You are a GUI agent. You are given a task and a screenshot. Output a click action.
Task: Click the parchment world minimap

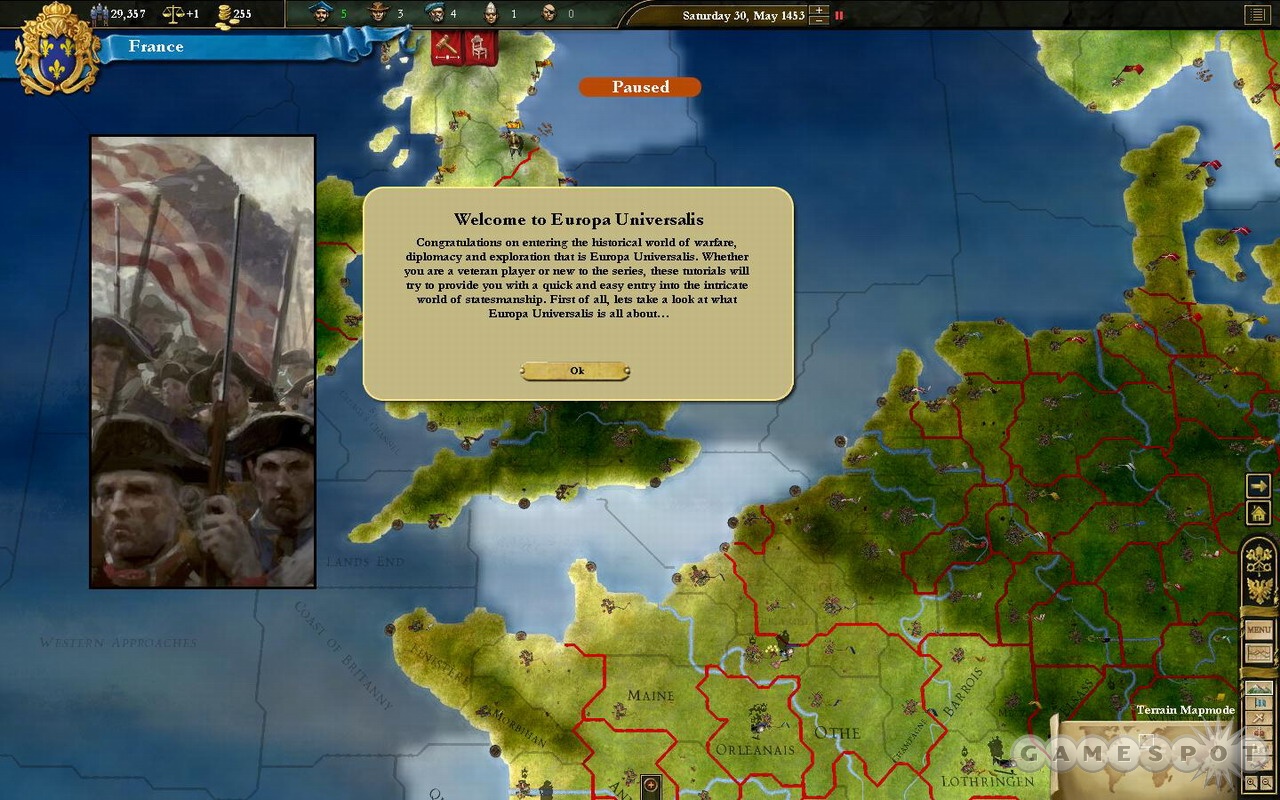(1150, 760)
